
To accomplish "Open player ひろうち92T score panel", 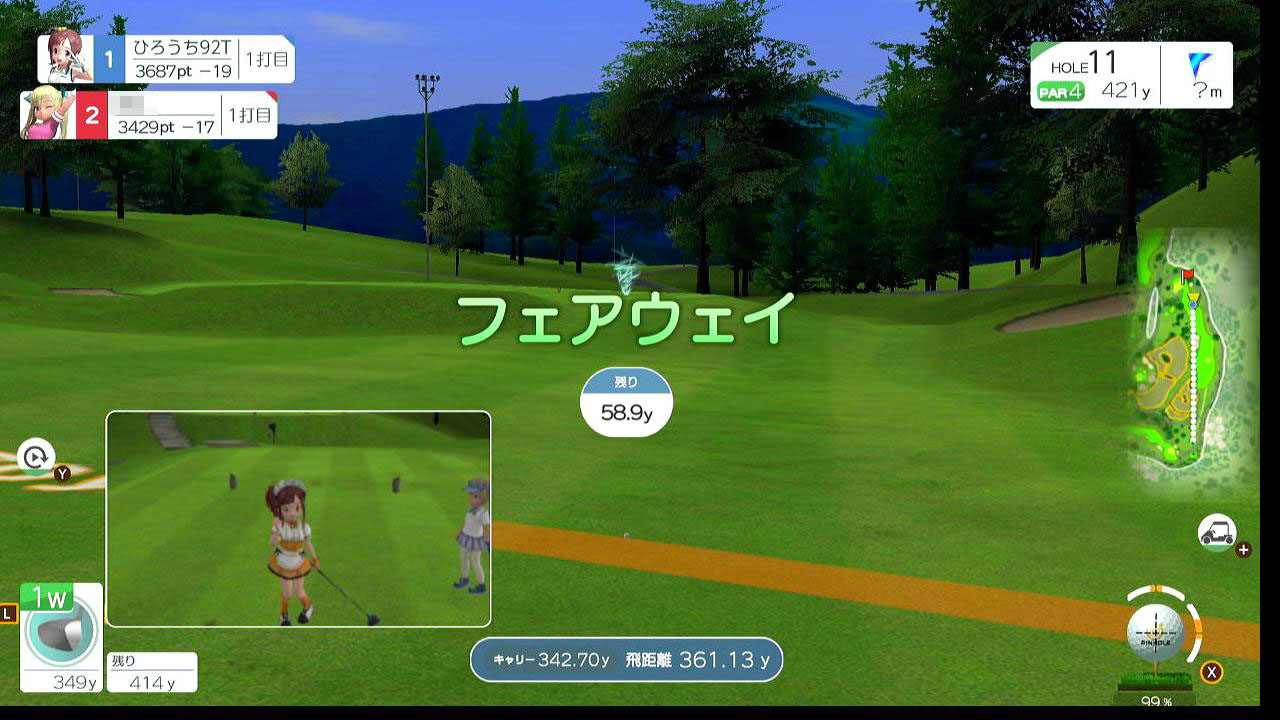I will [167, 59].
